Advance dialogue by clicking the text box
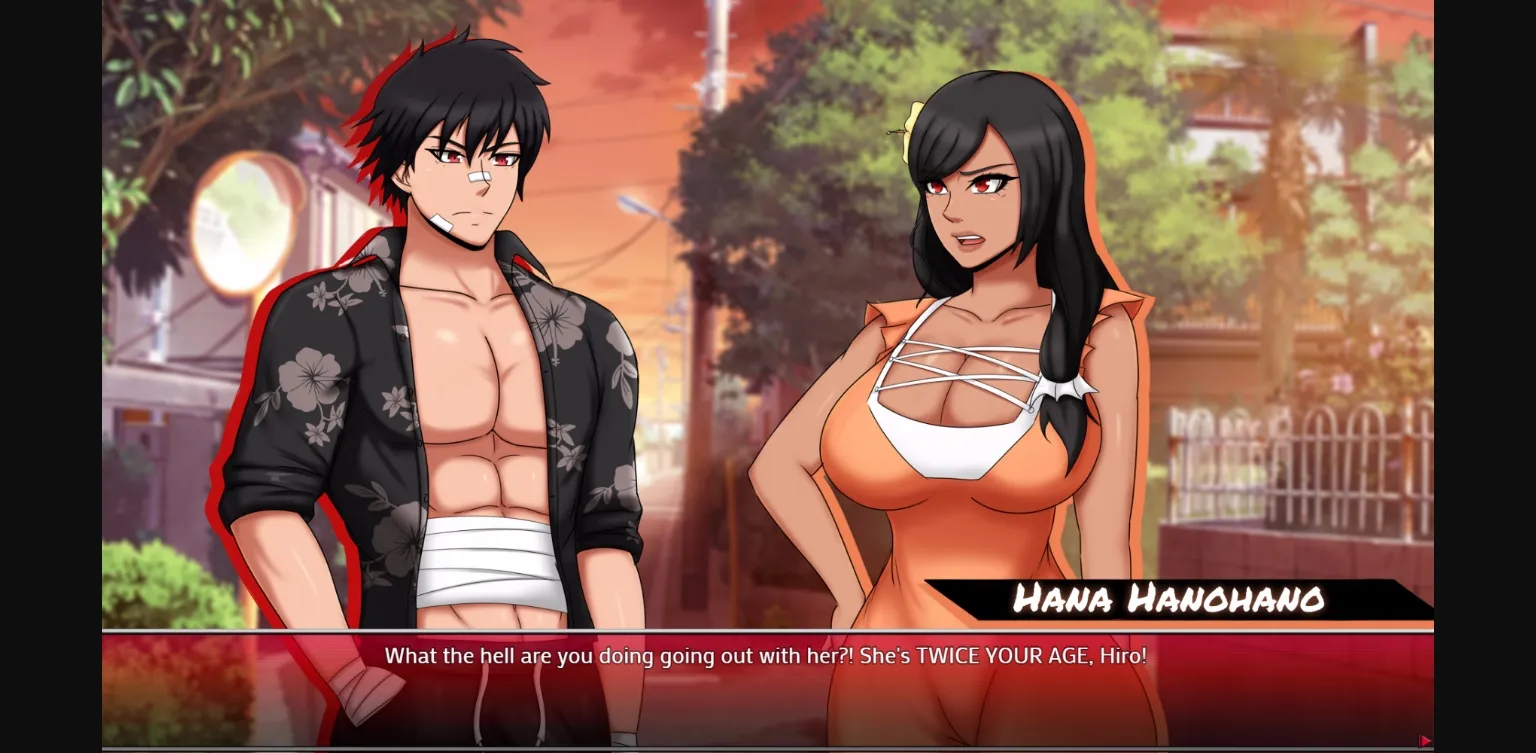The width and height of the screenshot is (1536, 753). pyautogui.click(x=768, y=690)
